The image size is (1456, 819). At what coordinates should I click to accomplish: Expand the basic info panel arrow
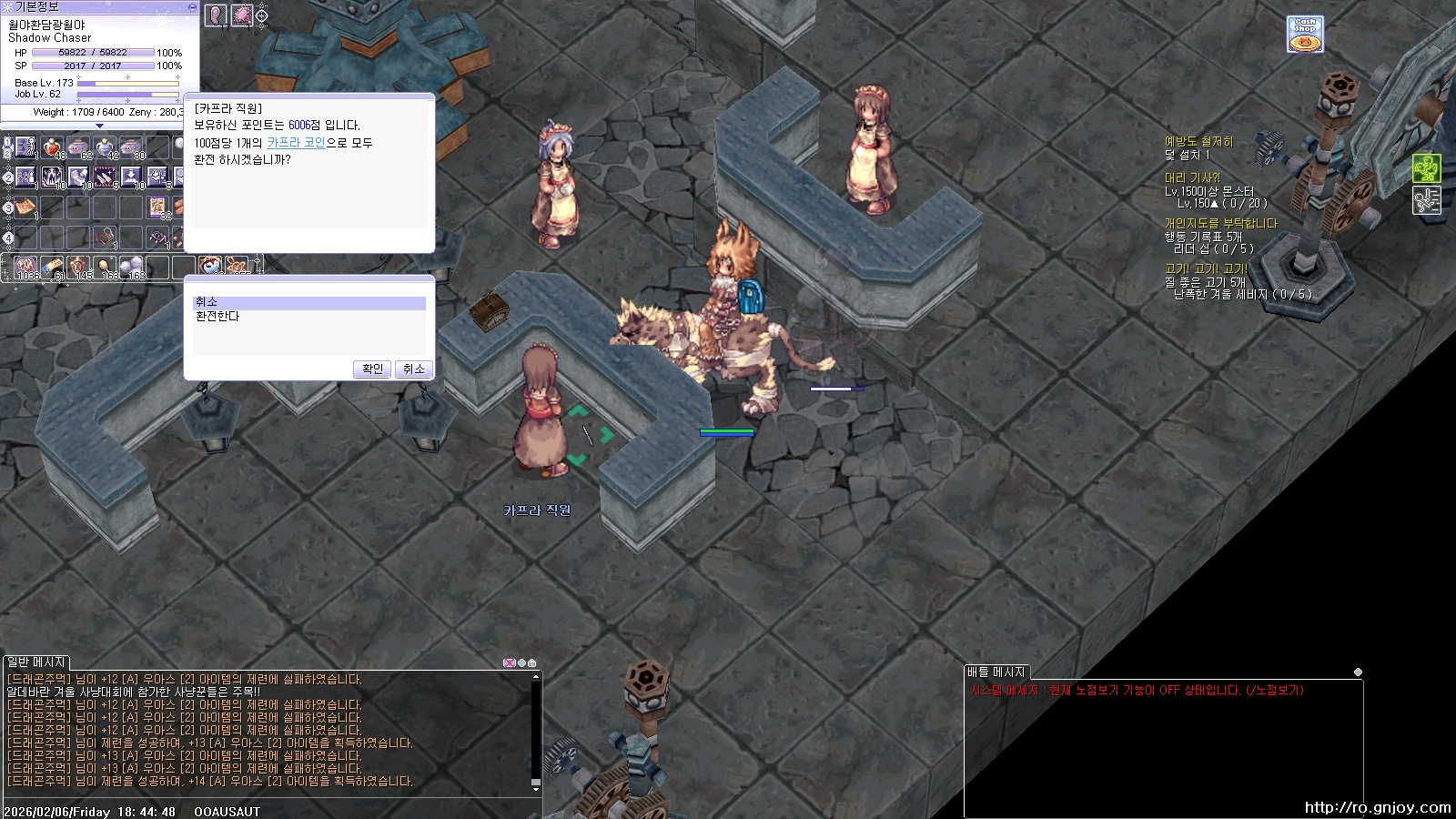coord(99,126)
